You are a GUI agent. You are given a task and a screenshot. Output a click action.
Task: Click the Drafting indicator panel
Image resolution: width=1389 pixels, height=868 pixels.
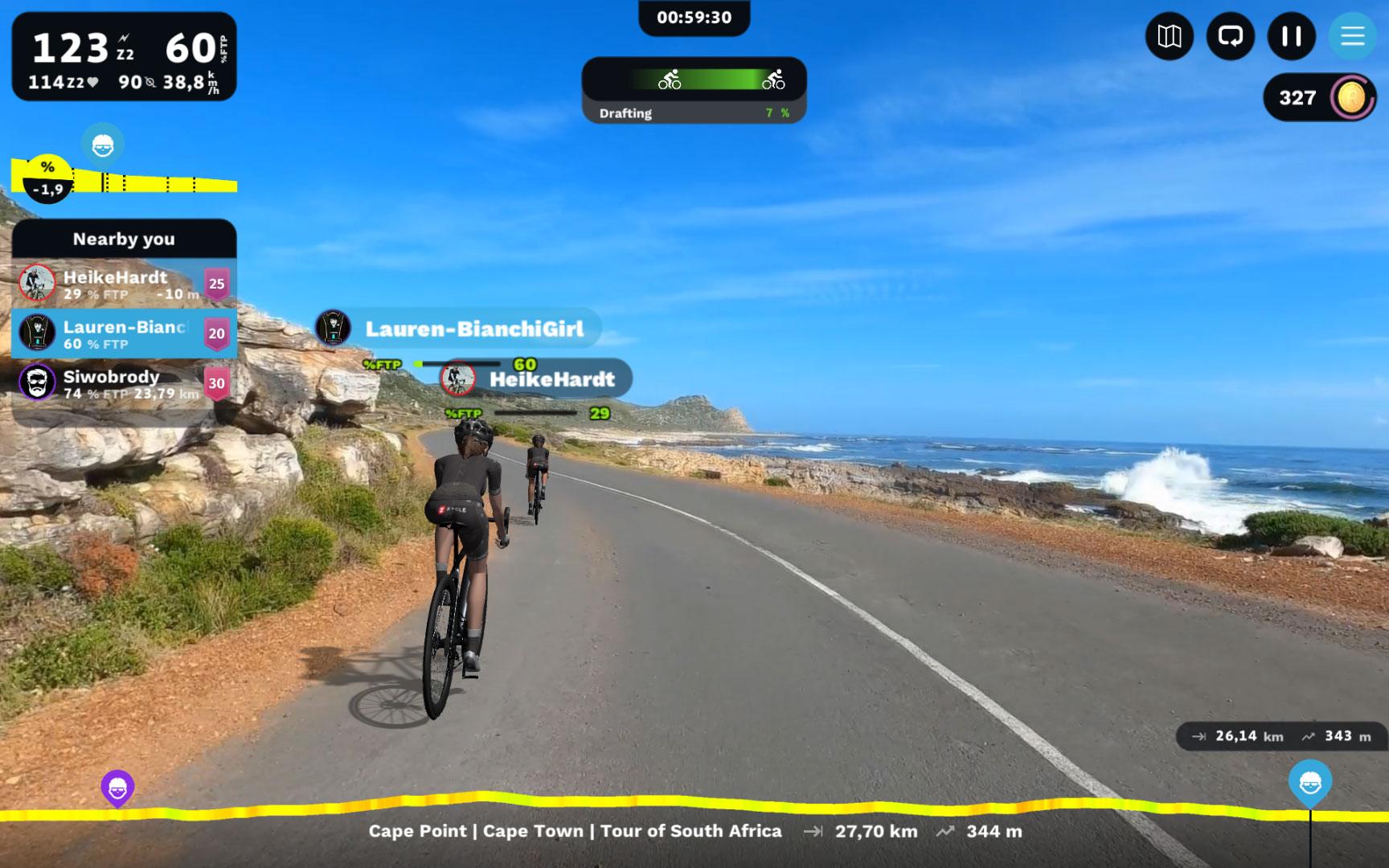pyautogui.click(x=694, y=90)
